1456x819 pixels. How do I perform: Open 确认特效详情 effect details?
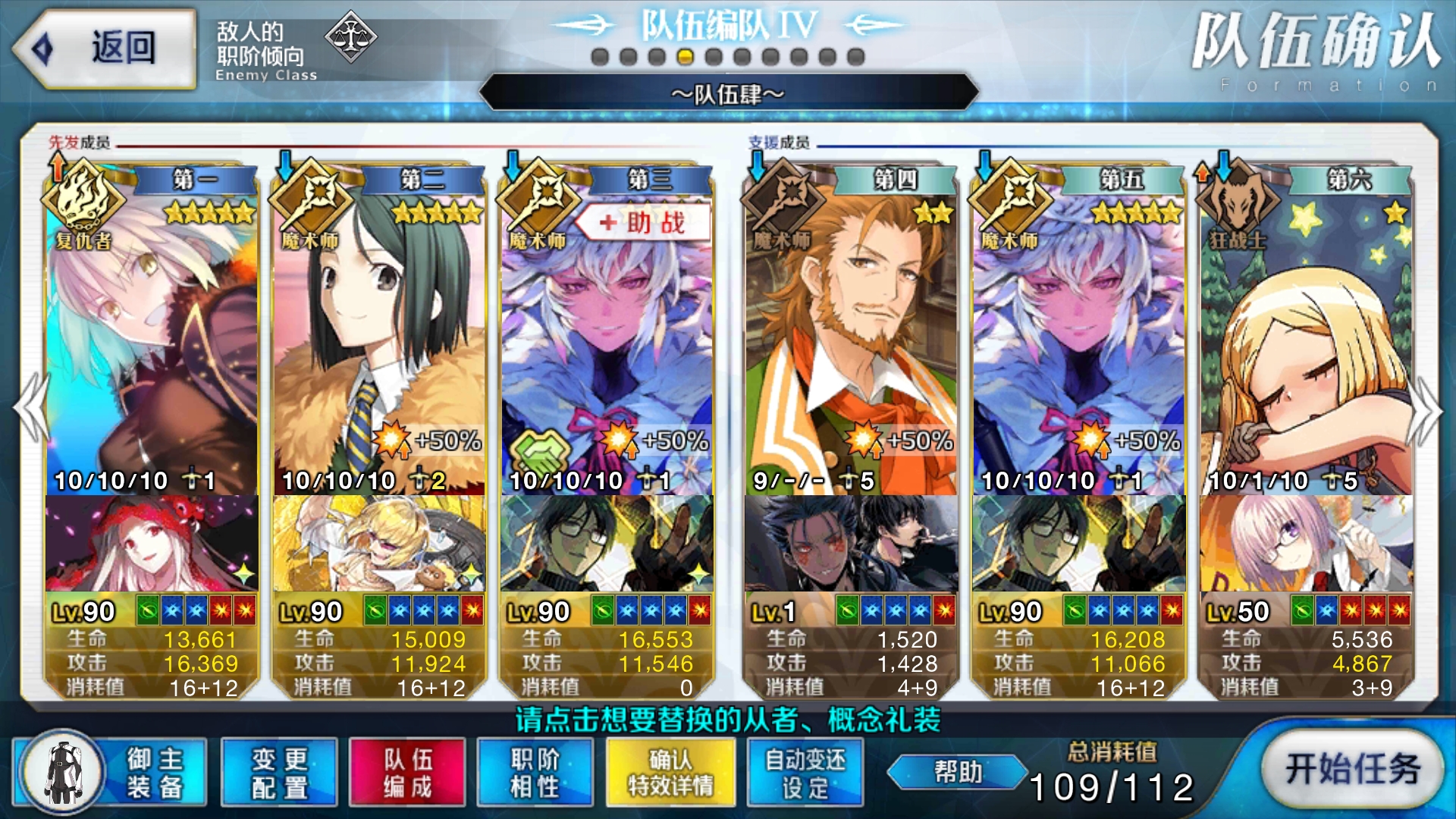point(670,772)
